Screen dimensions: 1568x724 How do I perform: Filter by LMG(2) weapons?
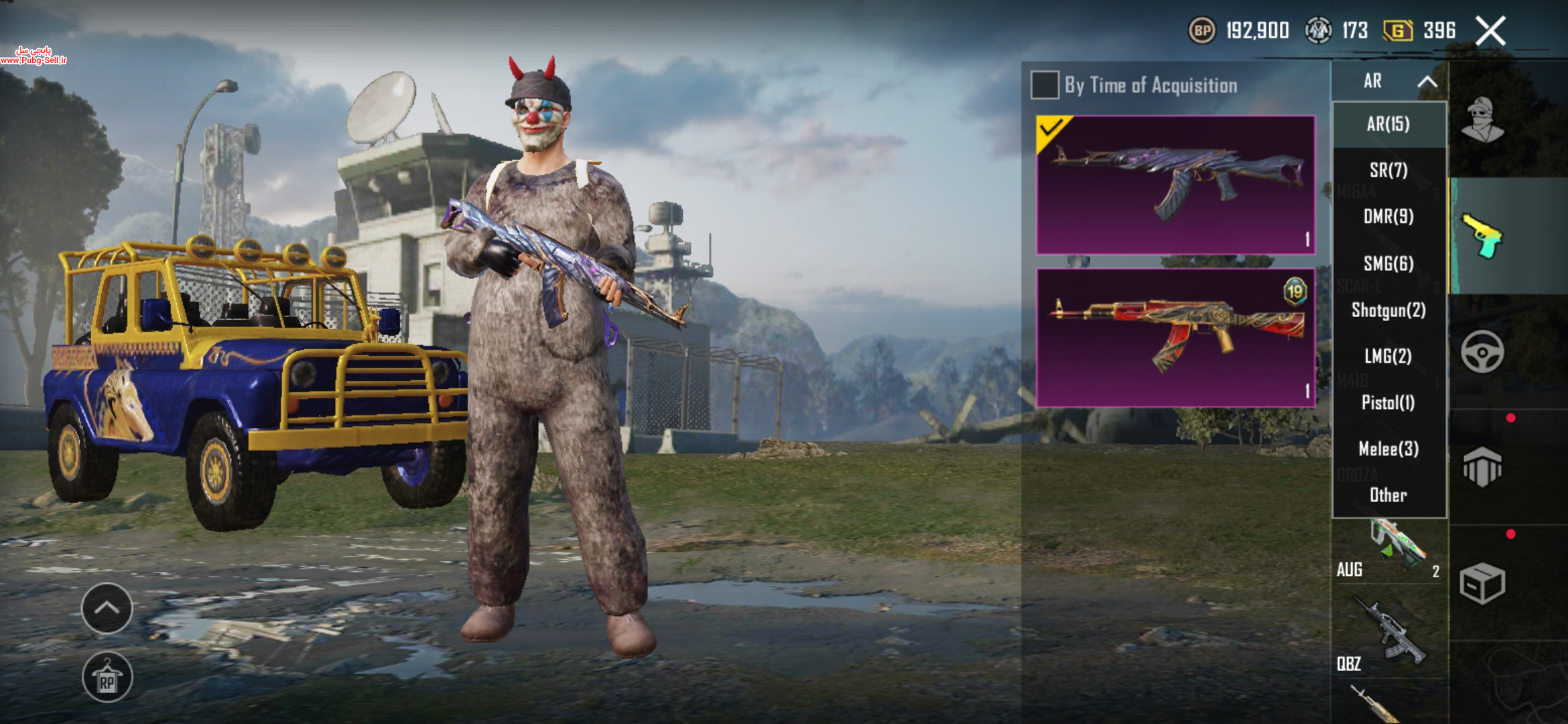pos(1388,356)
